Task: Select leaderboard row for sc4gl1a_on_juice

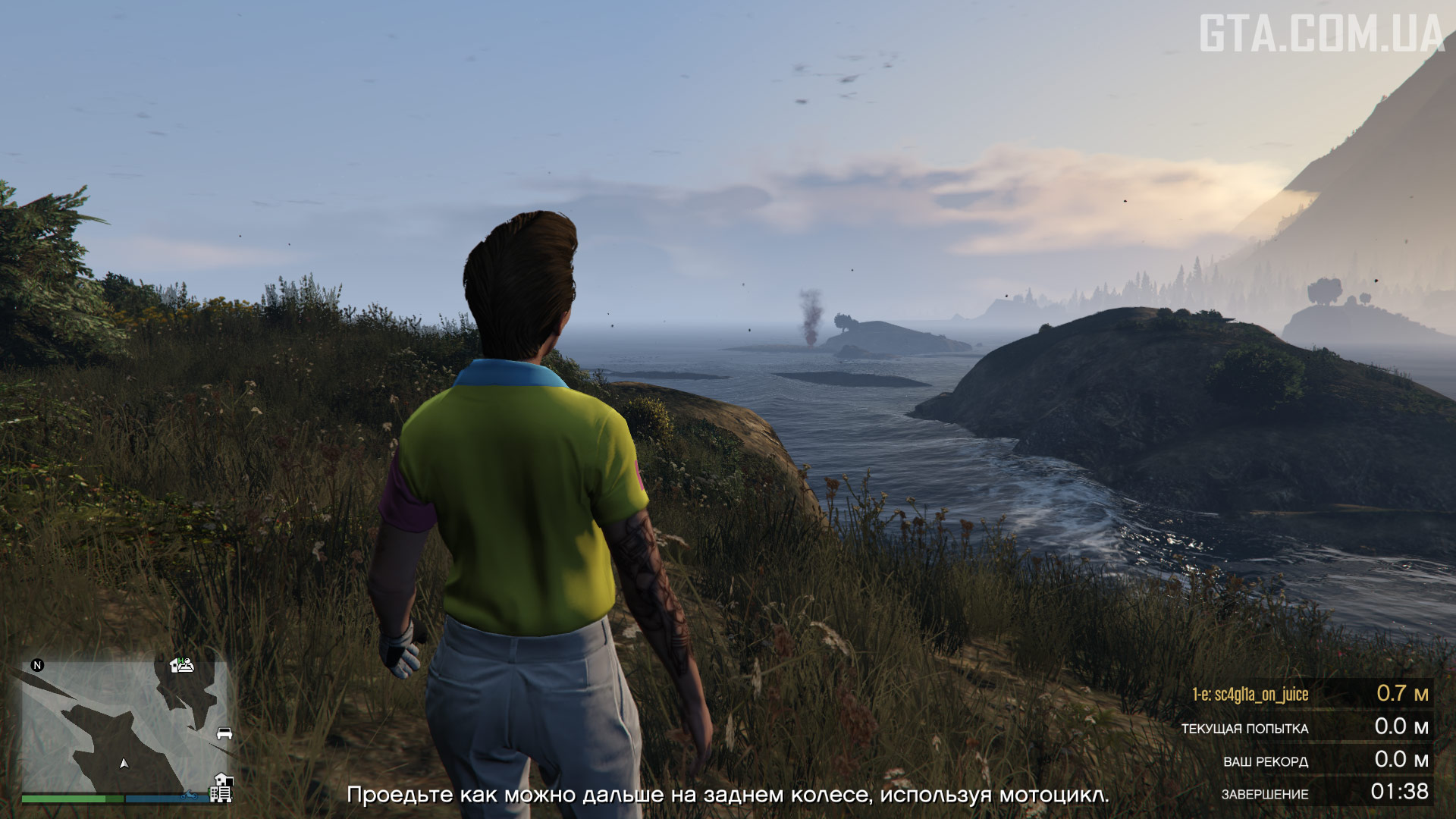Action: (1309, 694)
